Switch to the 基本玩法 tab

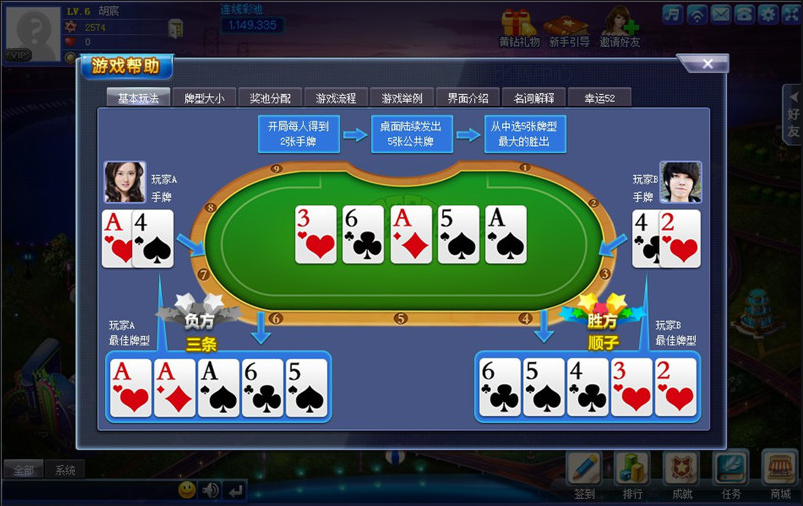pos(138,98)
